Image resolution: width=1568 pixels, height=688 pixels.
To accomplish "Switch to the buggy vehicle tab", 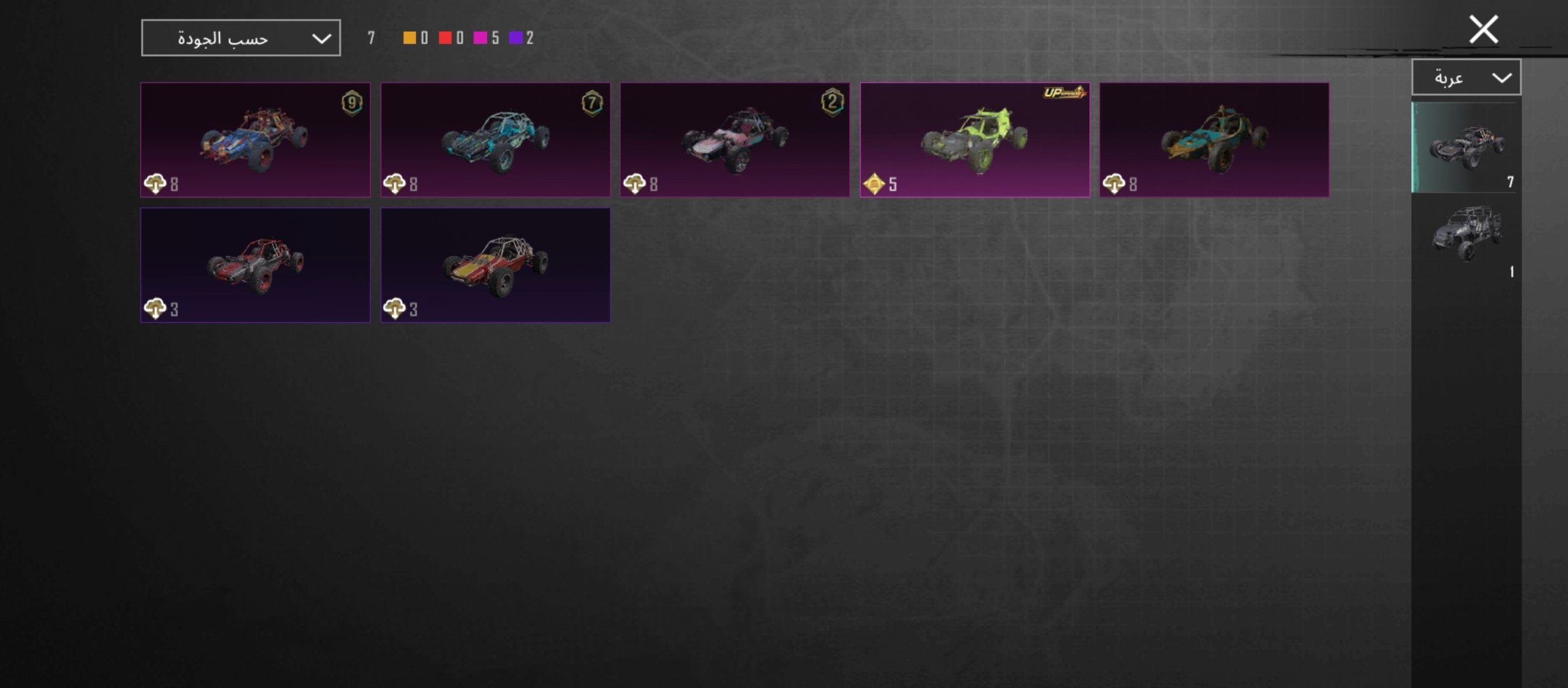I will tap(1467, 147).
